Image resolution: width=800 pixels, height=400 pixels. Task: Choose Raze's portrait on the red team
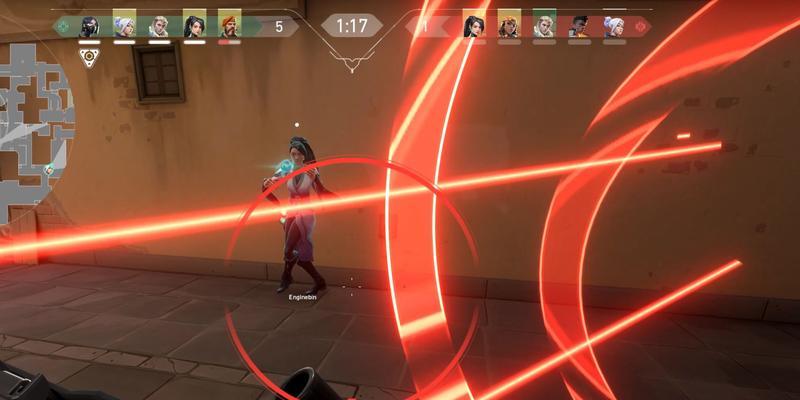pos(509,25)
